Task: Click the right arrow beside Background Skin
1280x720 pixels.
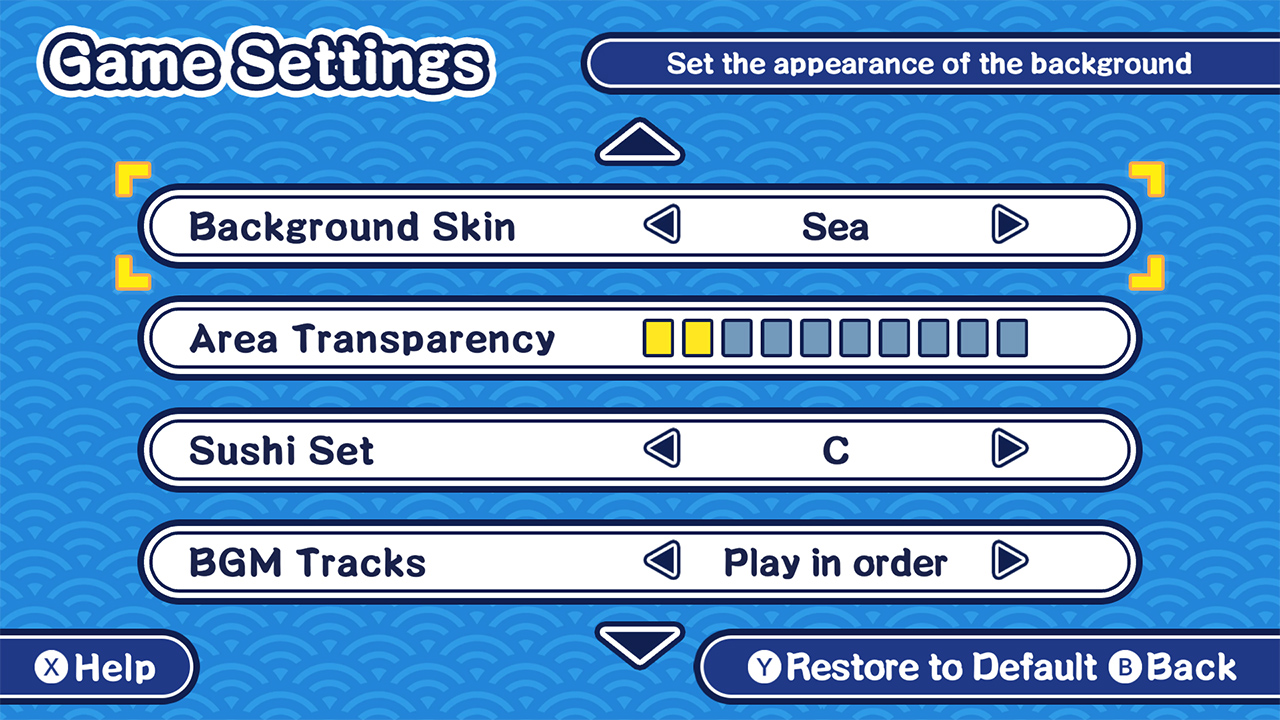Action: coord(1010,226)
